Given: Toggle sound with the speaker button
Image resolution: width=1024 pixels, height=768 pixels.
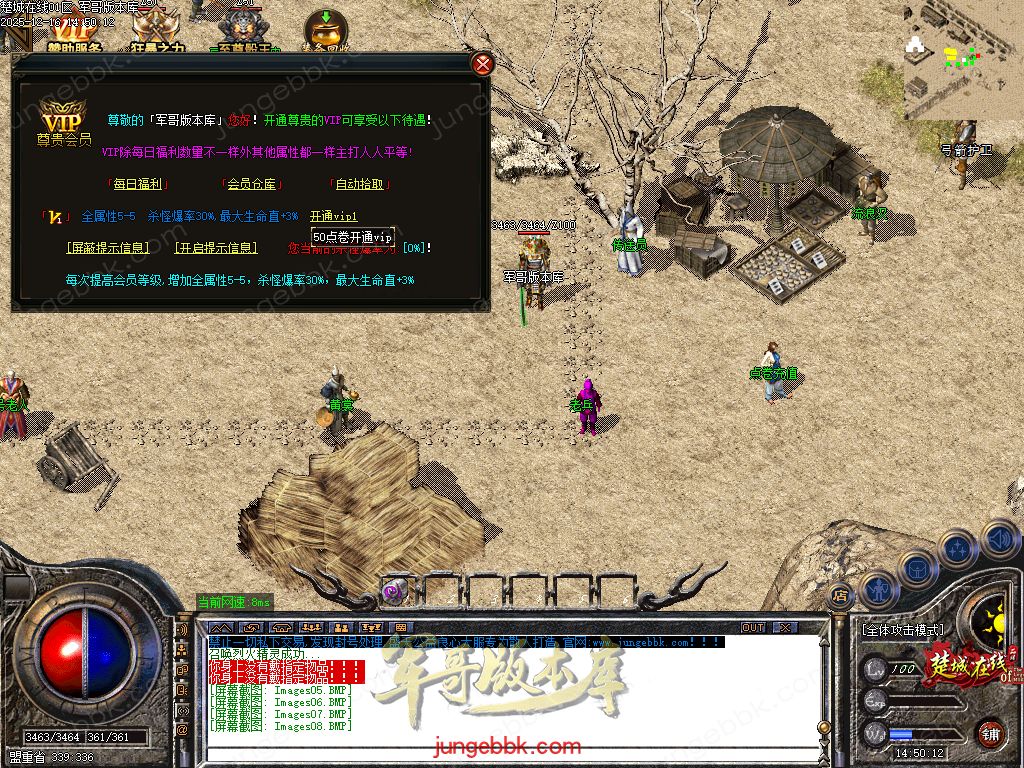Looking at the screenshot, I should pos(998,537).
